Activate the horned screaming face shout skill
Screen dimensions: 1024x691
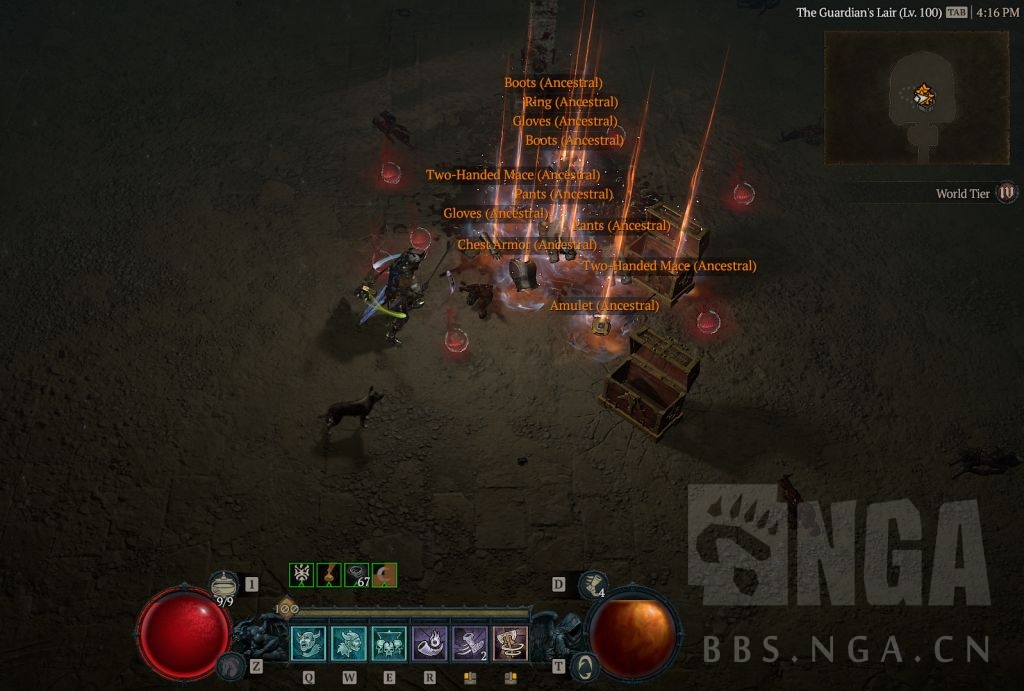(x=309, y=644)
